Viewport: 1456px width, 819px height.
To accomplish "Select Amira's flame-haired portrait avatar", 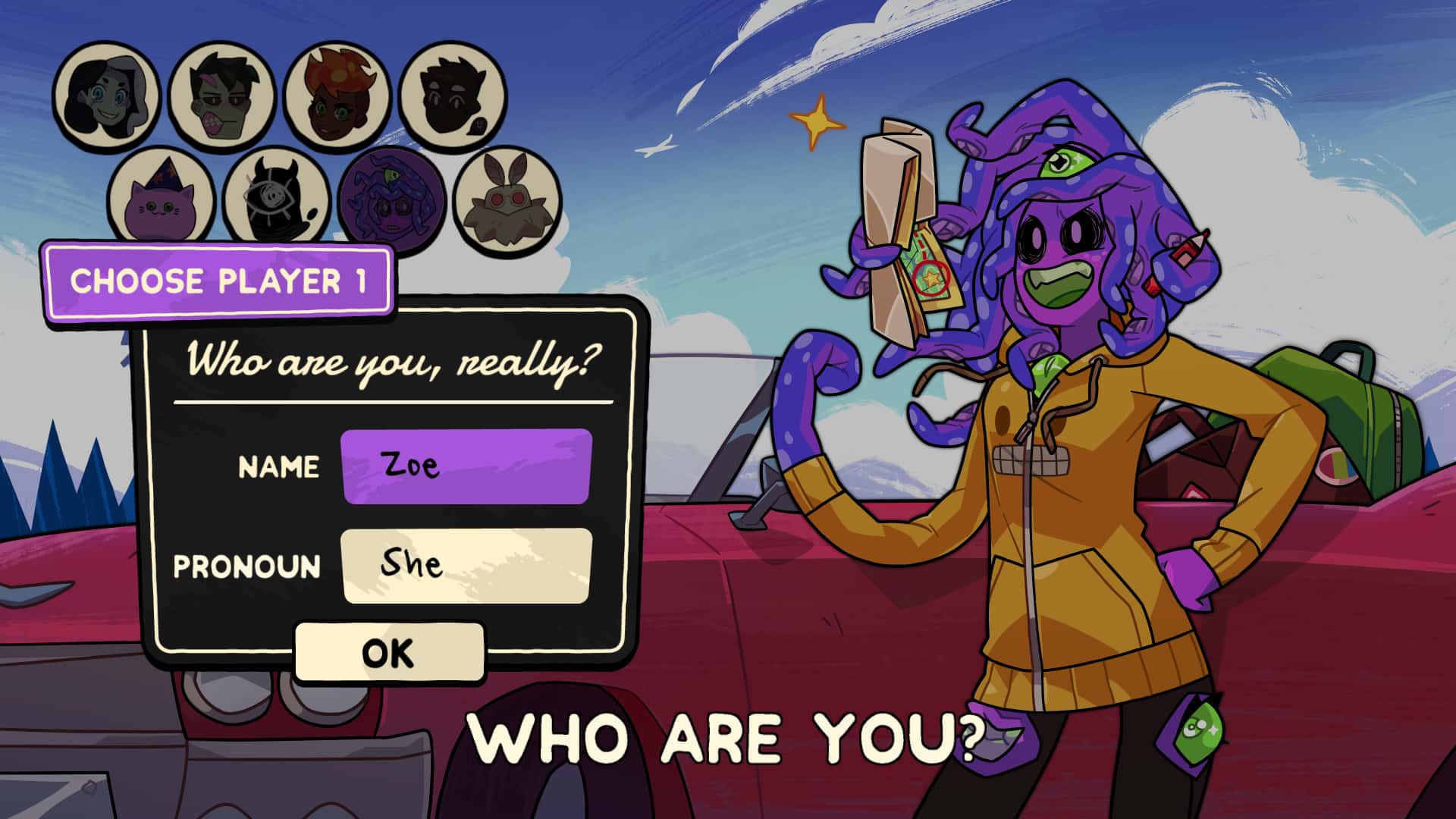I will 334,95.
